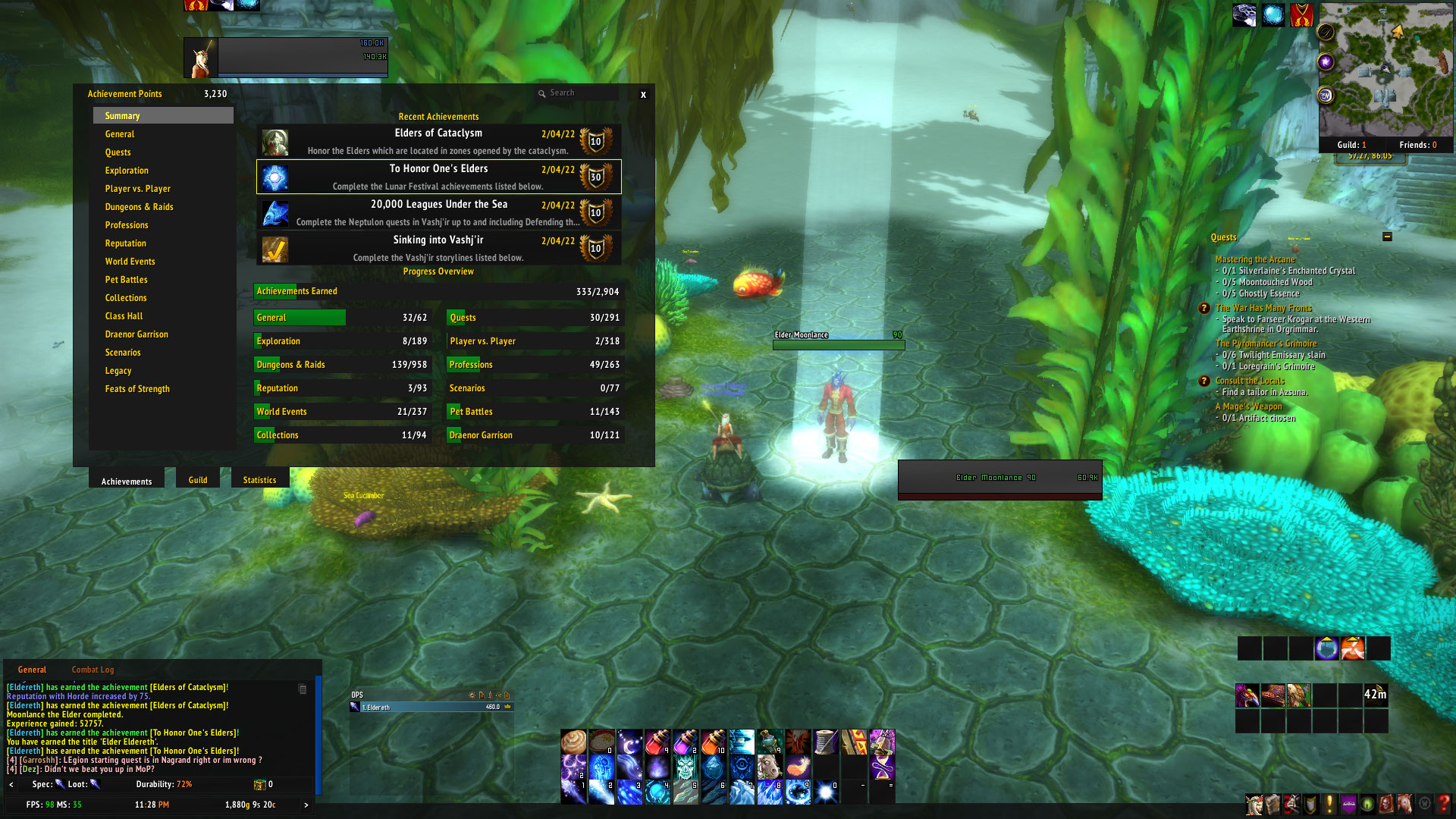Select the Quests achievement category
Image resolution: width=1456 pixels, height=819 pixels.
[118, 152]
